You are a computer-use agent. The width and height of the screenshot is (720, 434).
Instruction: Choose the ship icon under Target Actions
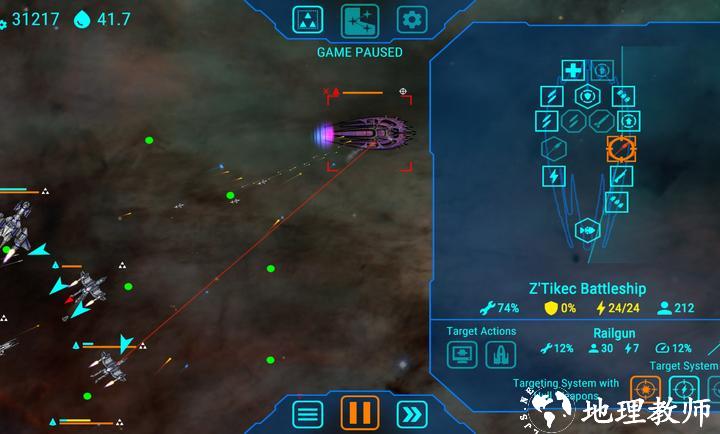pyautogui.click(x=500, y=354)
